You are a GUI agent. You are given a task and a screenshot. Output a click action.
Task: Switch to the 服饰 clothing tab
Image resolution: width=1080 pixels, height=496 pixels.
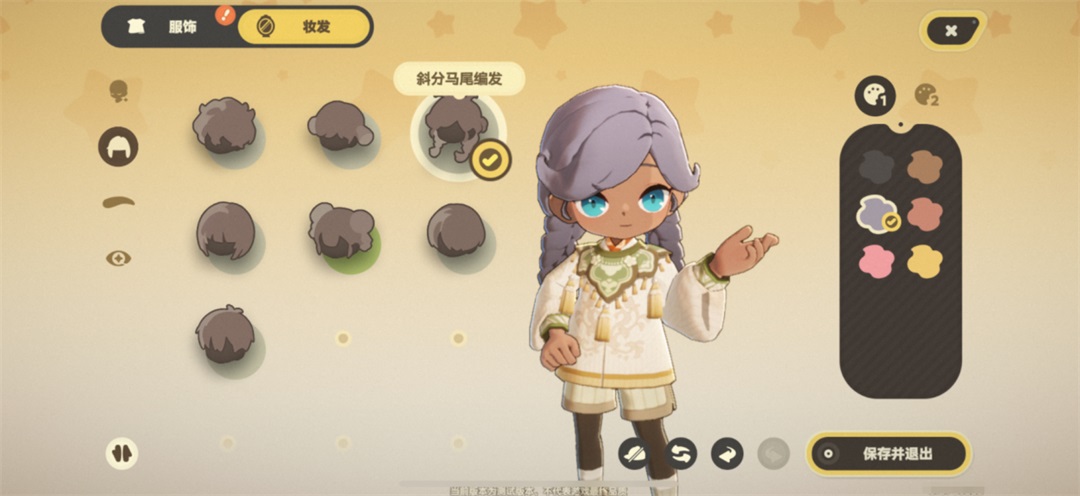point(169,27)
